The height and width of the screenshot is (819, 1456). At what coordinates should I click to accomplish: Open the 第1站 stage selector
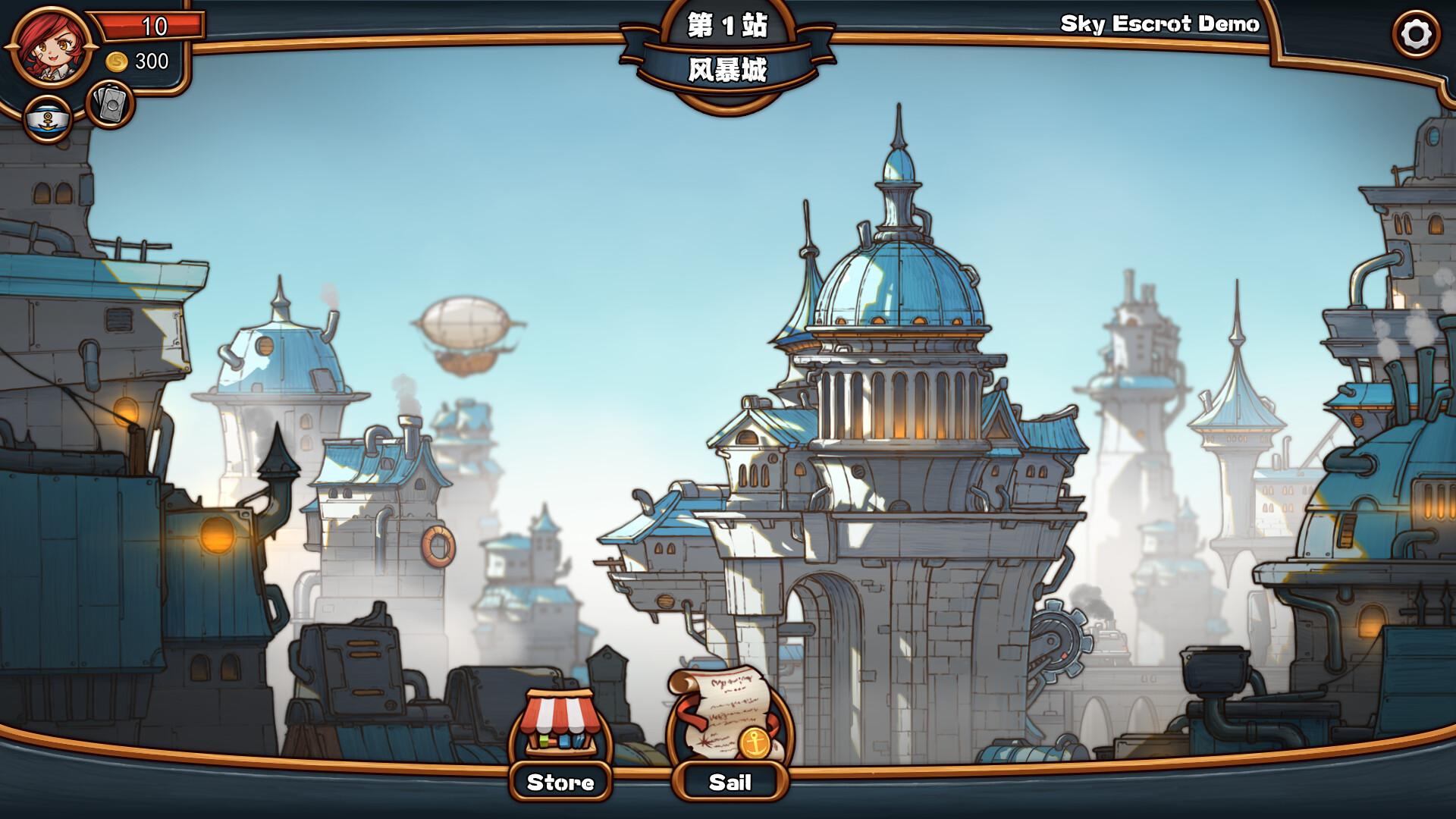point(727,25)
